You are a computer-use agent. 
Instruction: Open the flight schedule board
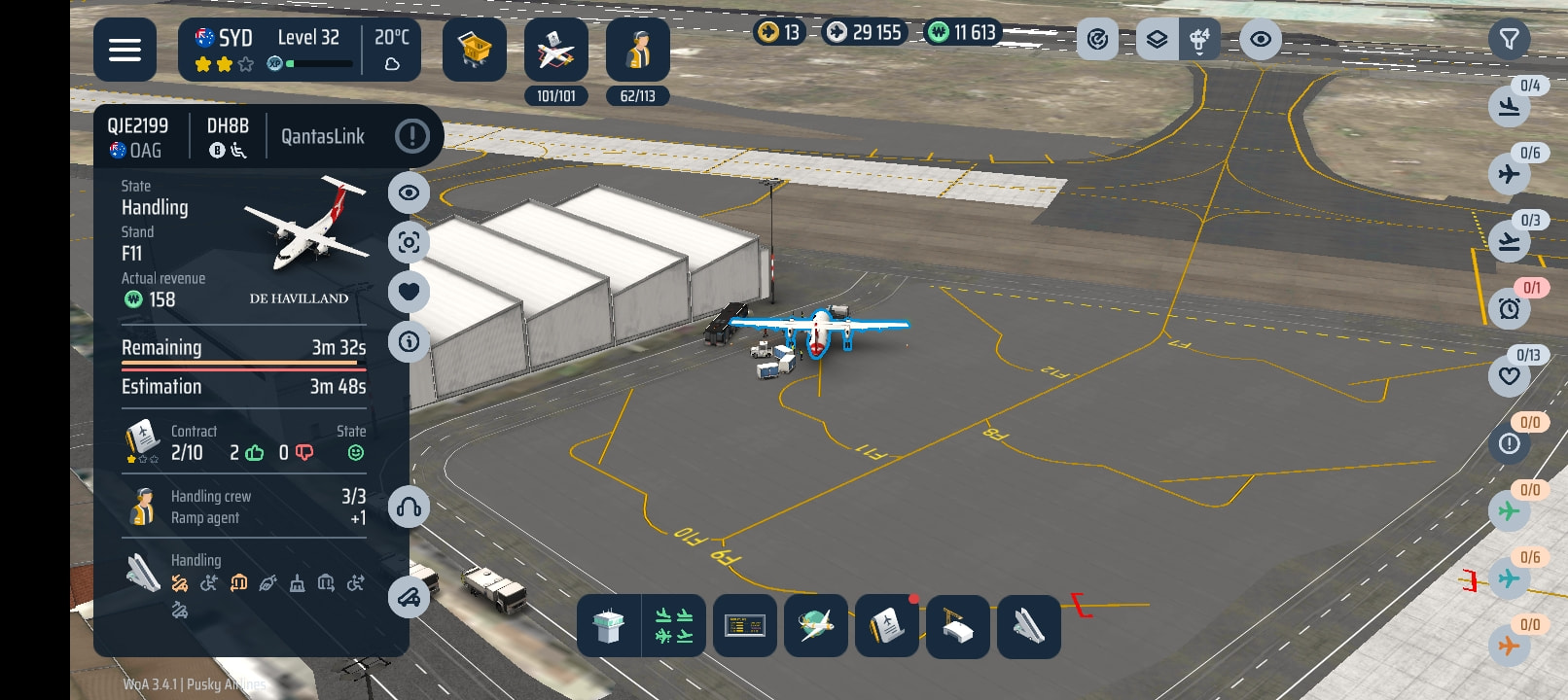click(x=744, y=627)
